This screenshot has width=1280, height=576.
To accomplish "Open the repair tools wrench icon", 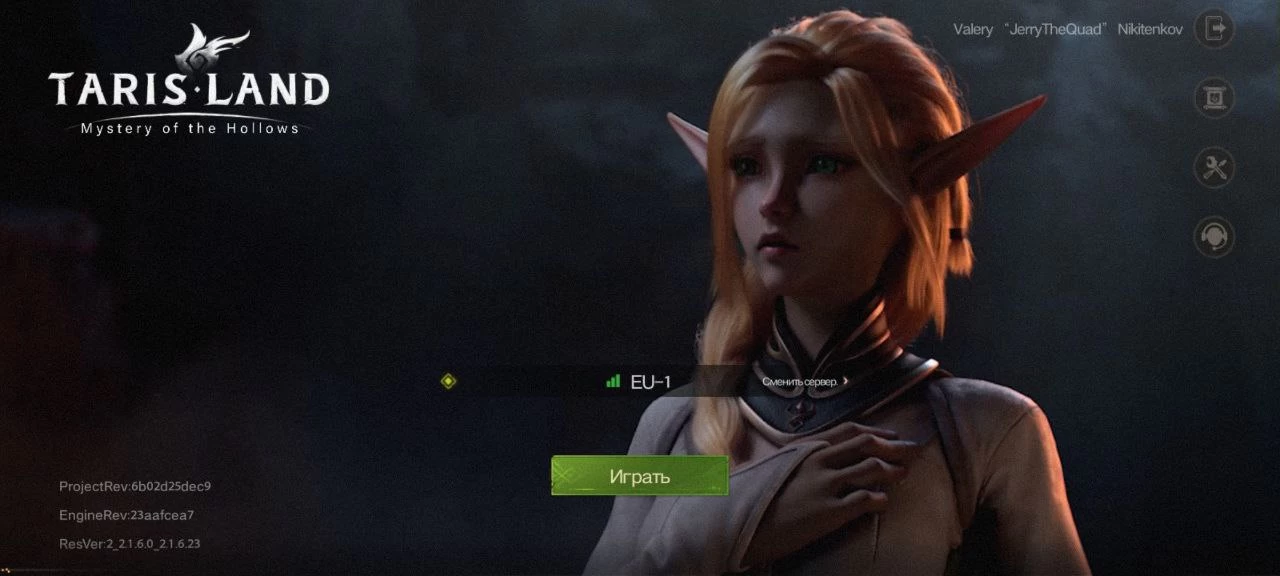I will tap(1214, 167).
